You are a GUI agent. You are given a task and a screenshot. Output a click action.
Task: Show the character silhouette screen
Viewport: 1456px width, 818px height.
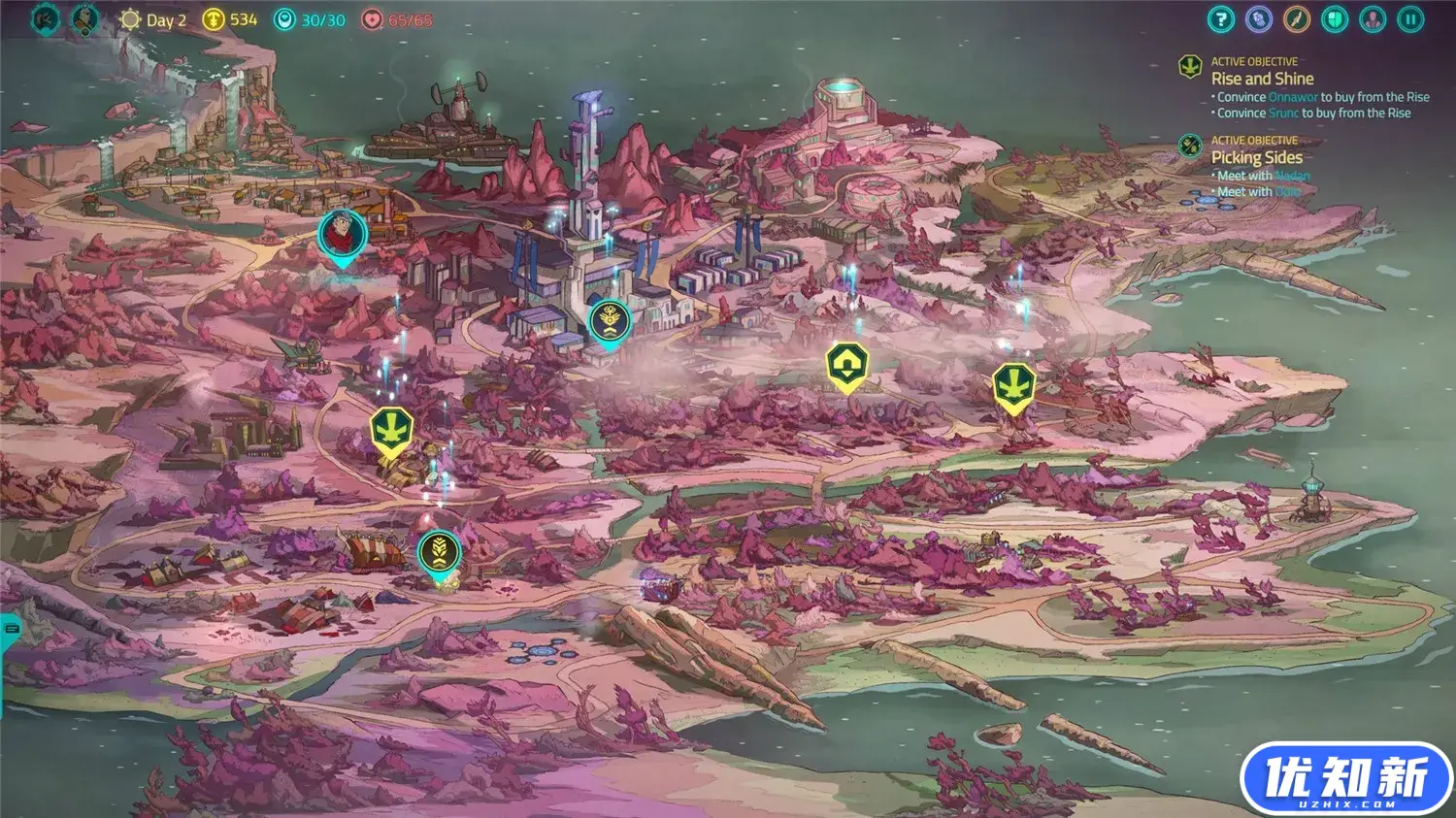(1373, 19)
